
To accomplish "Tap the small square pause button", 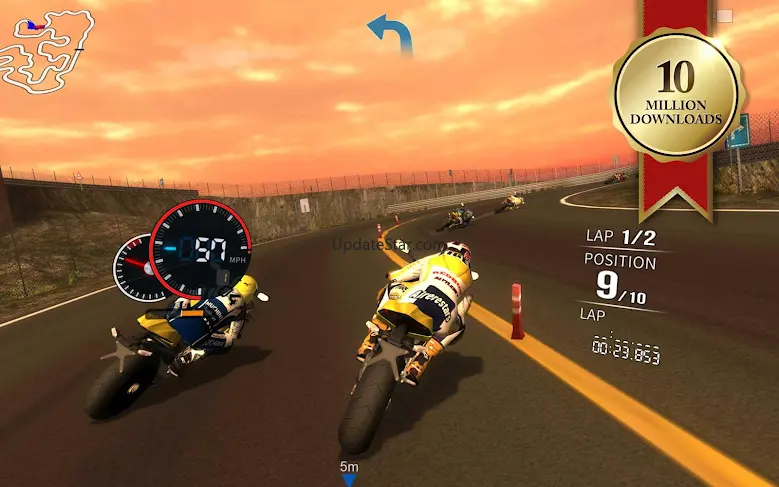I will [724, 16].
